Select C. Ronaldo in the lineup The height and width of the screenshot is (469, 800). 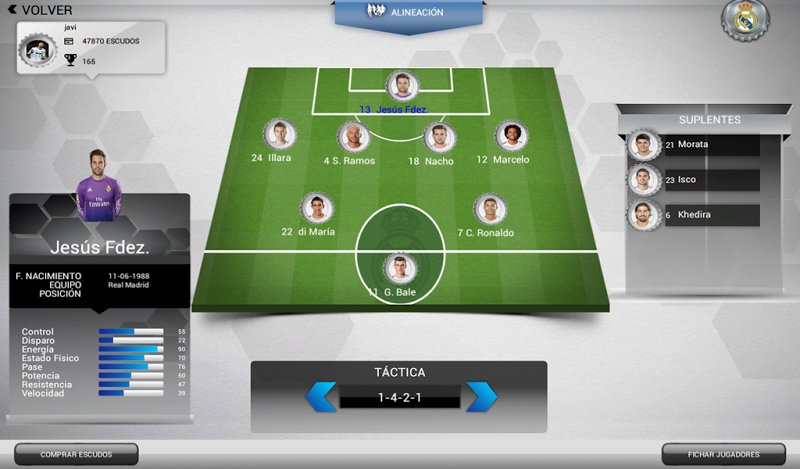(488, 209)
